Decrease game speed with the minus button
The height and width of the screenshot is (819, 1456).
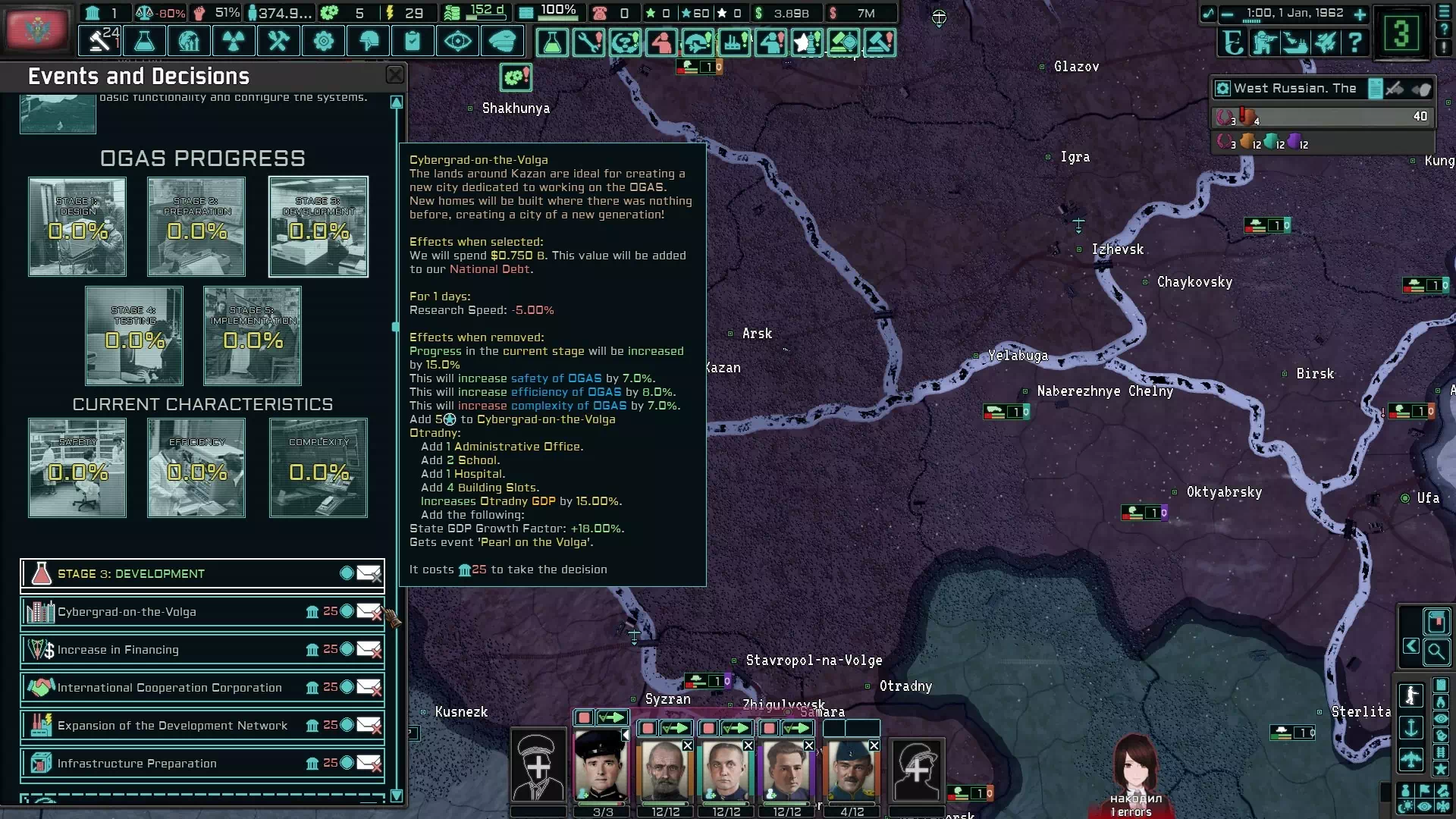pyautogui.click(x=1227, y=14)
